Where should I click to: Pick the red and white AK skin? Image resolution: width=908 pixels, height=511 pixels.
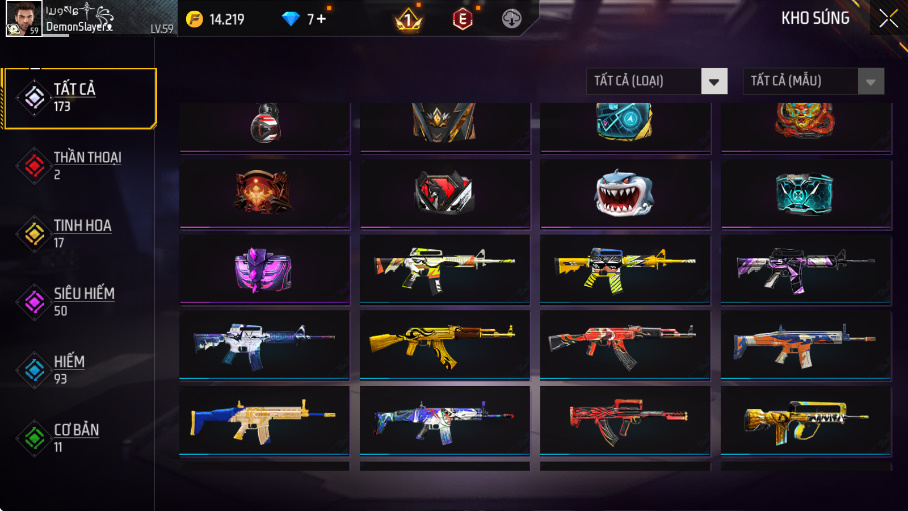pyautogui.click(x=625, y=343)
